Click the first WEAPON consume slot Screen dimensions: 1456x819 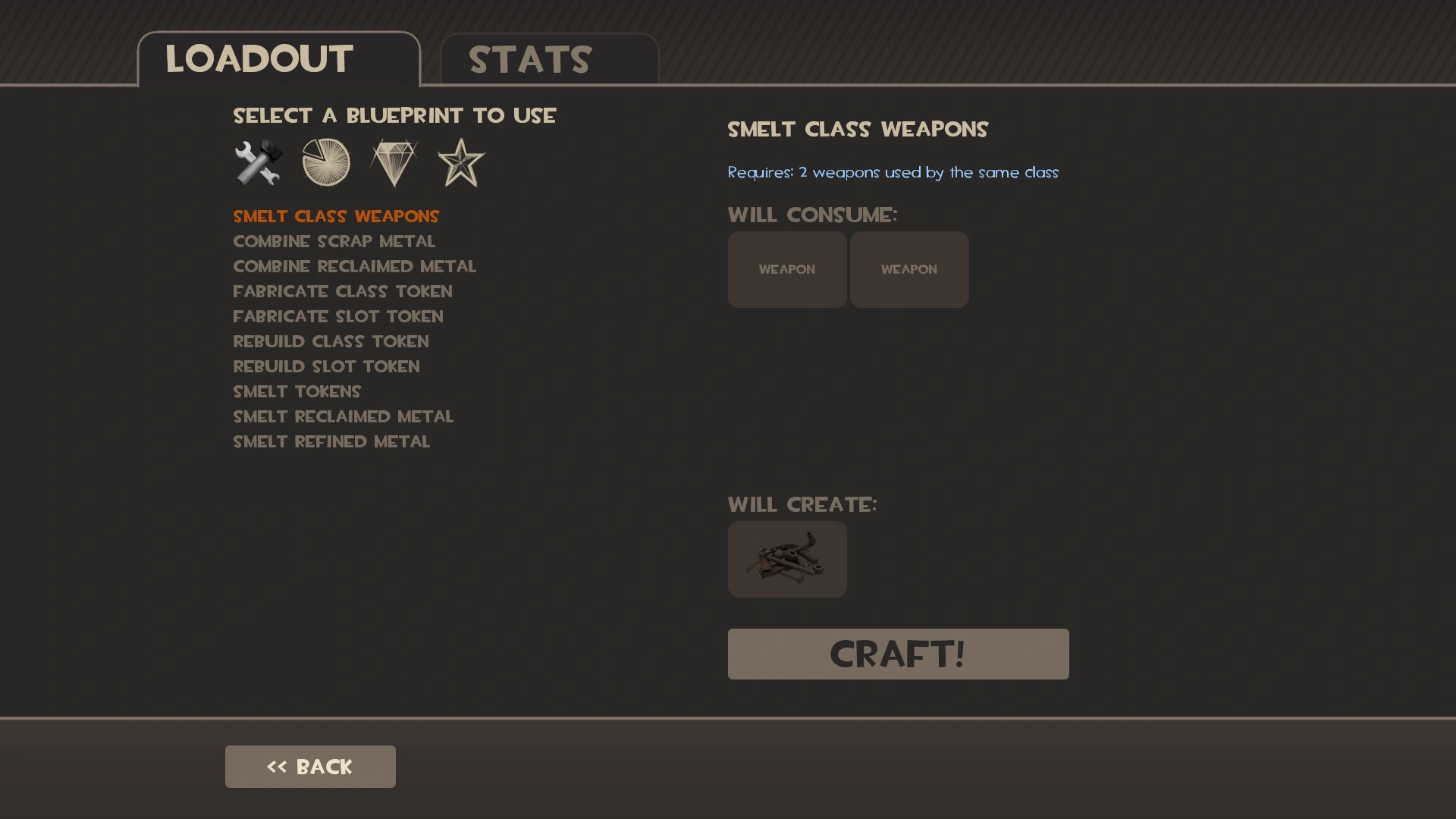click(x=787, y=269)
